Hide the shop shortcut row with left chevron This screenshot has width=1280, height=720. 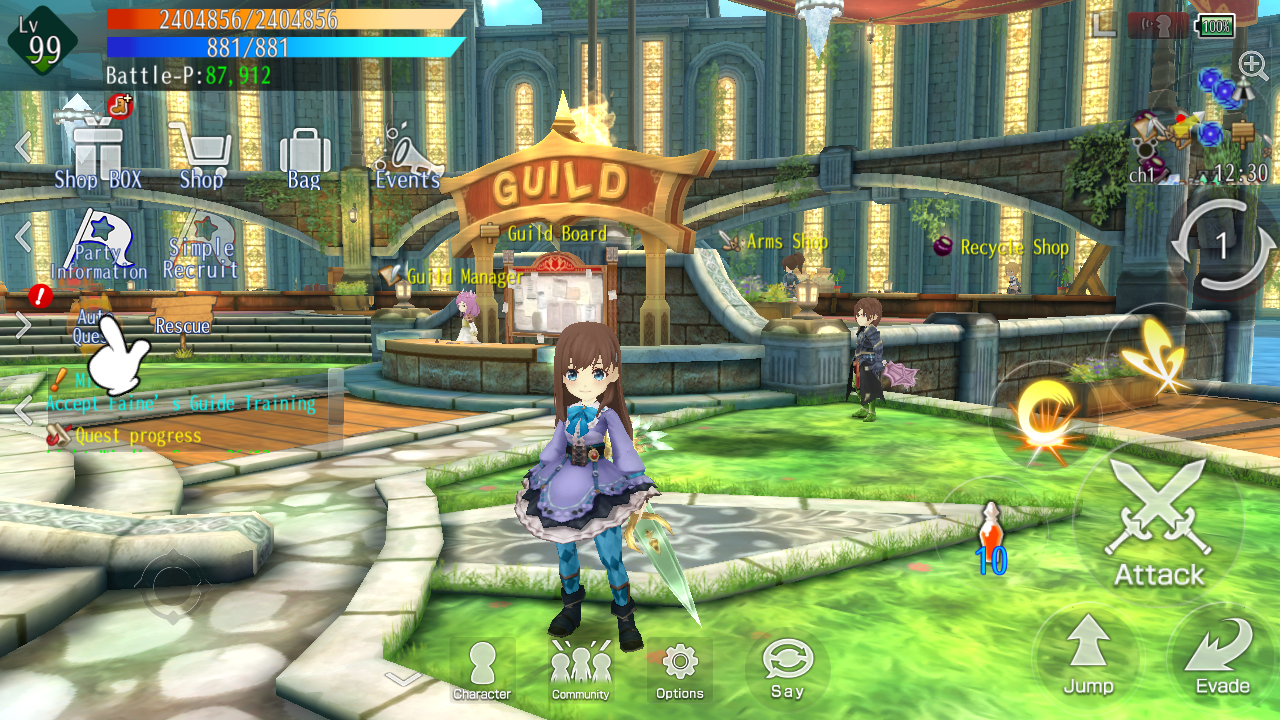click(24, 146)
